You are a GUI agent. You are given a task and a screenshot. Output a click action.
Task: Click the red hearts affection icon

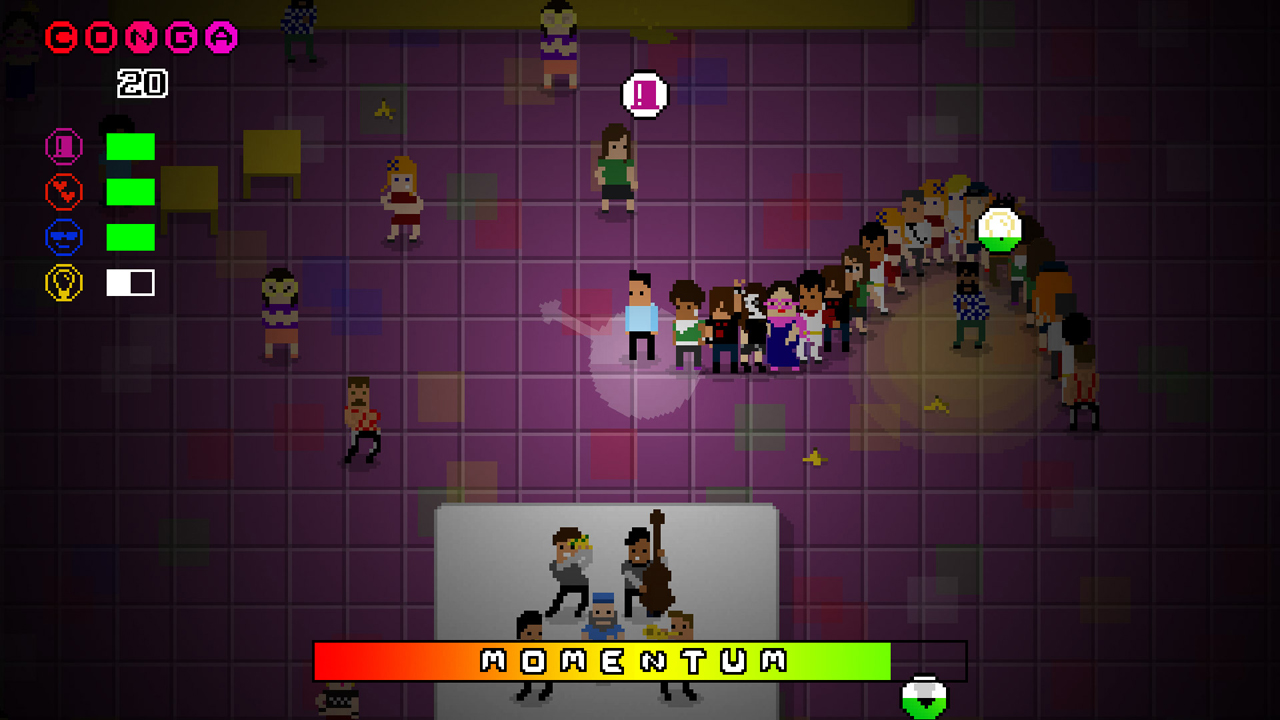coord(63,192)
